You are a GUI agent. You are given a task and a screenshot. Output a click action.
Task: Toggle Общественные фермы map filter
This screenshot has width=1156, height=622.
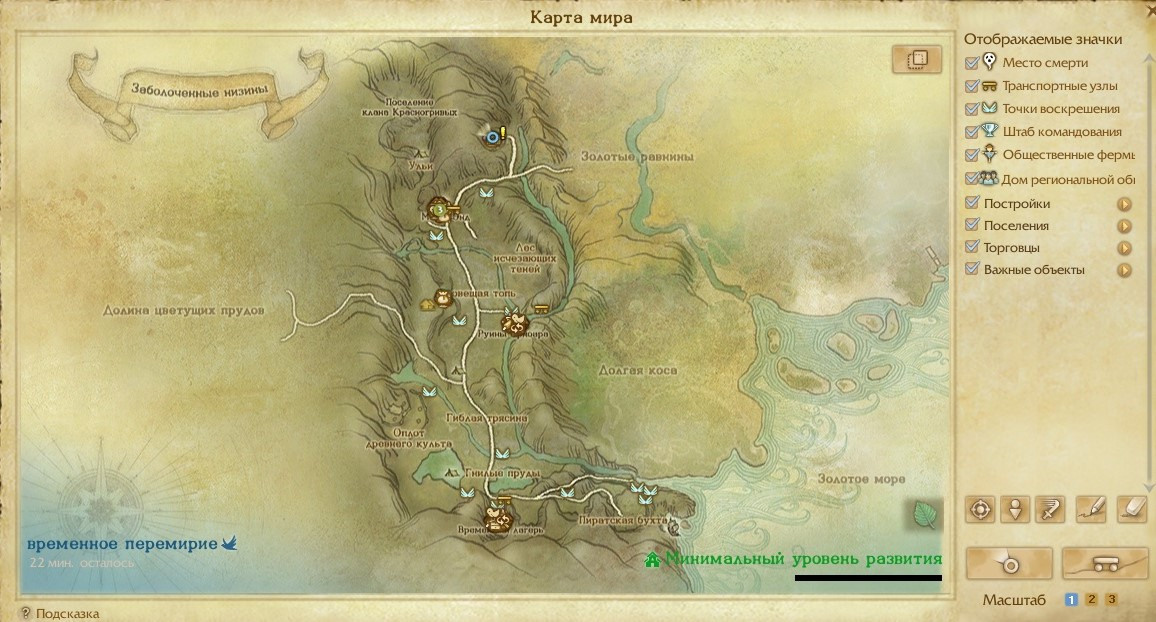click(972, 155)
